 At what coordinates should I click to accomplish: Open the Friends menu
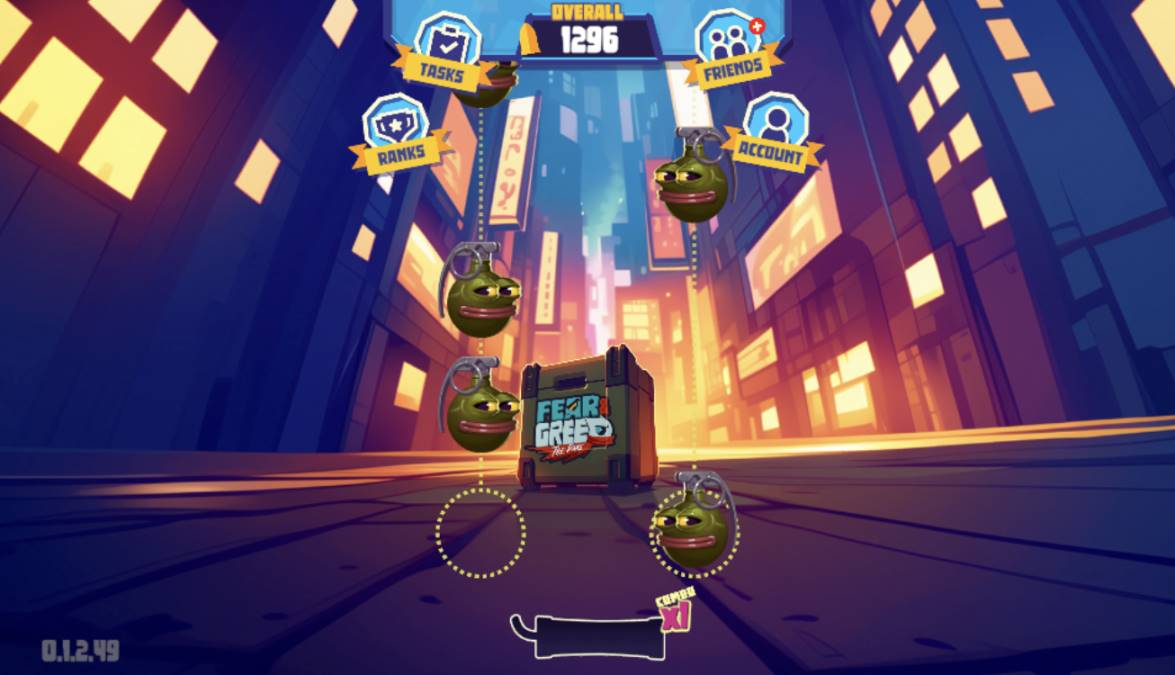tap(733, 50)
